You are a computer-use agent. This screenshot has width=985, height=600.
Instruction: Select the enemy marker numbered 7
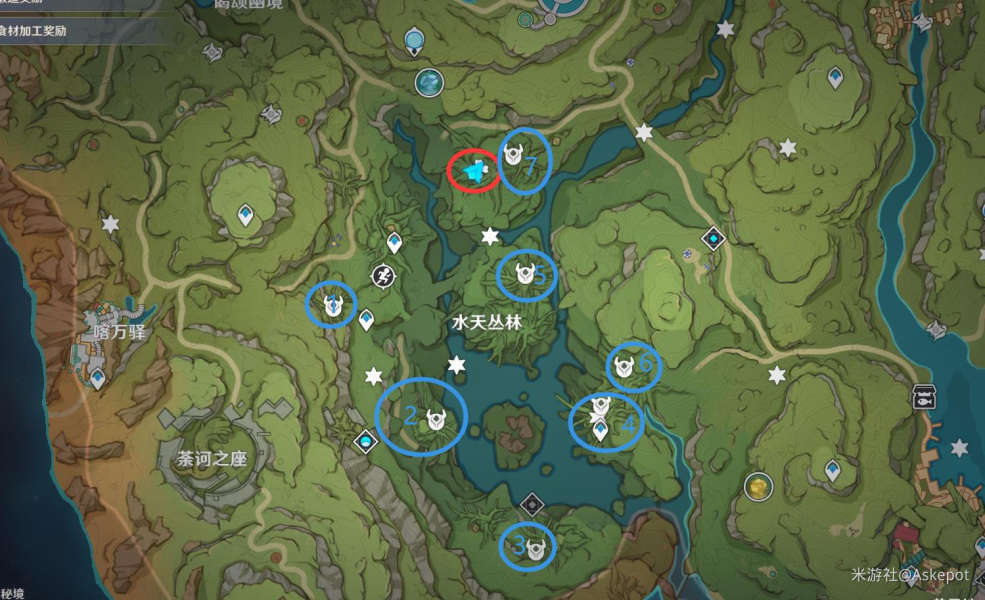(514, 156)
